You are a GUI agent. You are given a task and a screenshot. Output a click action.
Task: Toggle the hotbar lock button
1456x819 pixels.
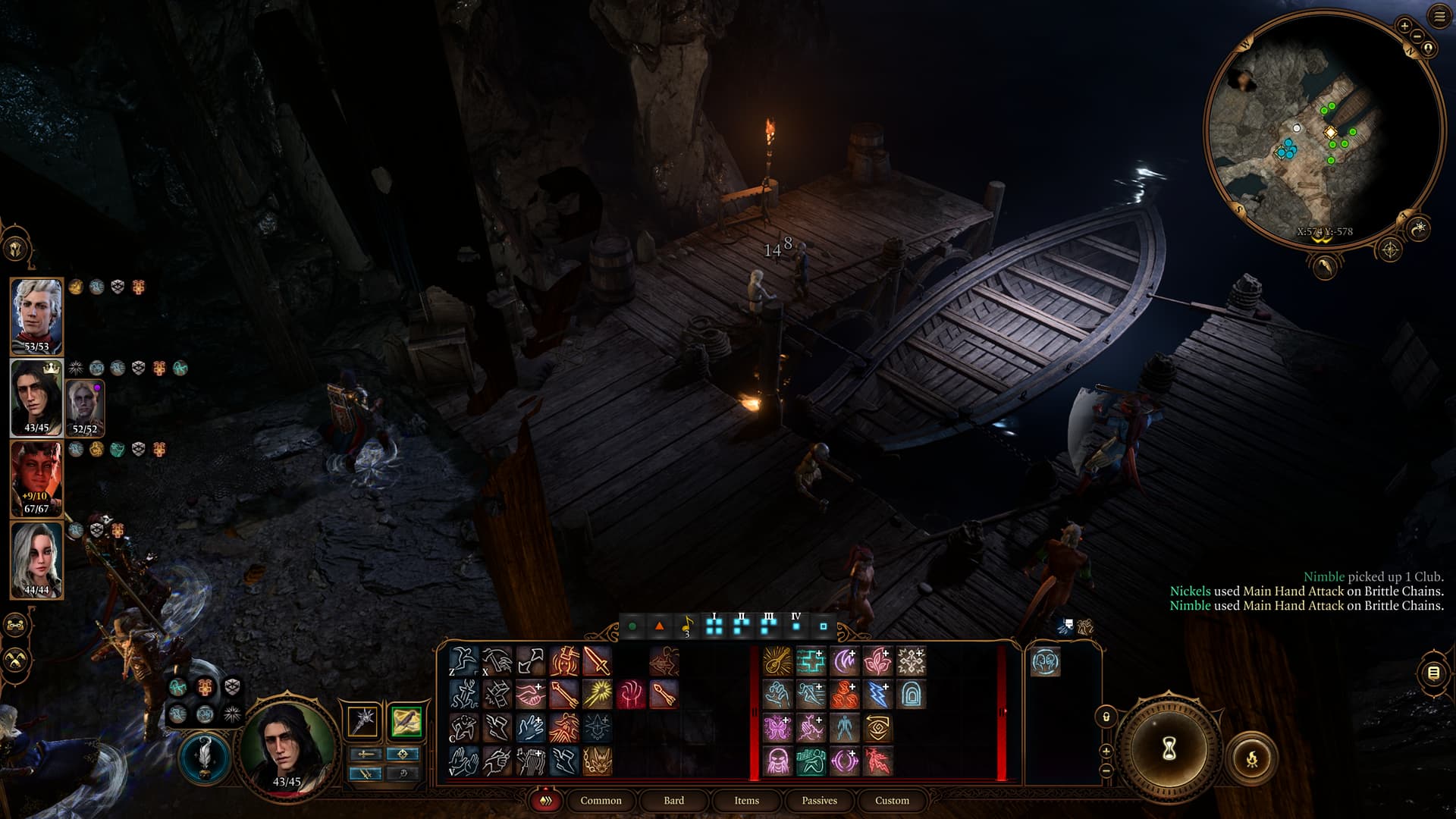[x=1106, y=717]
